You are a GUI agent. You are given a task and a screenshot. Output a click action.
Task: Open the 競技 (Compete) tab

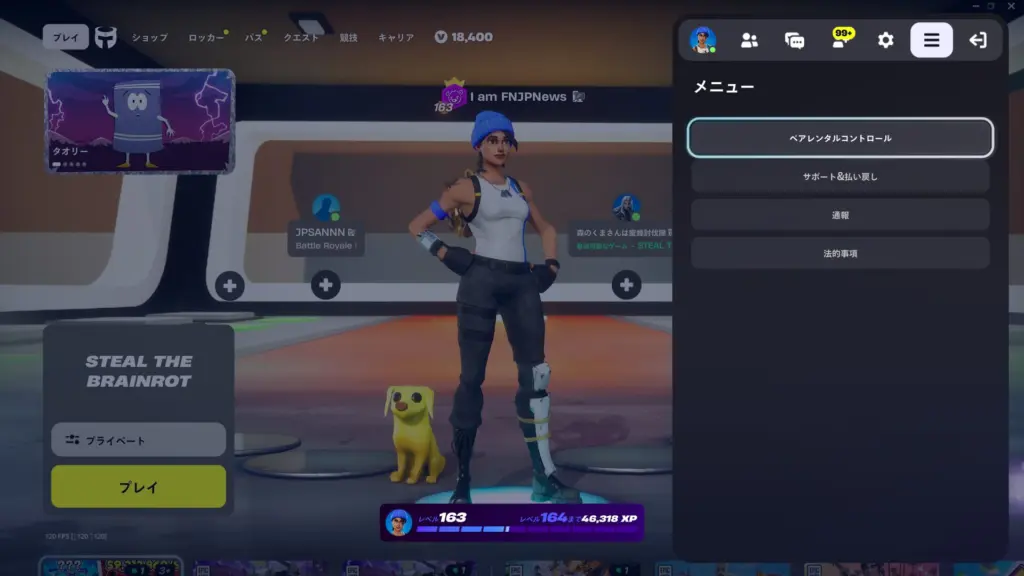click(x=349, y=38)
